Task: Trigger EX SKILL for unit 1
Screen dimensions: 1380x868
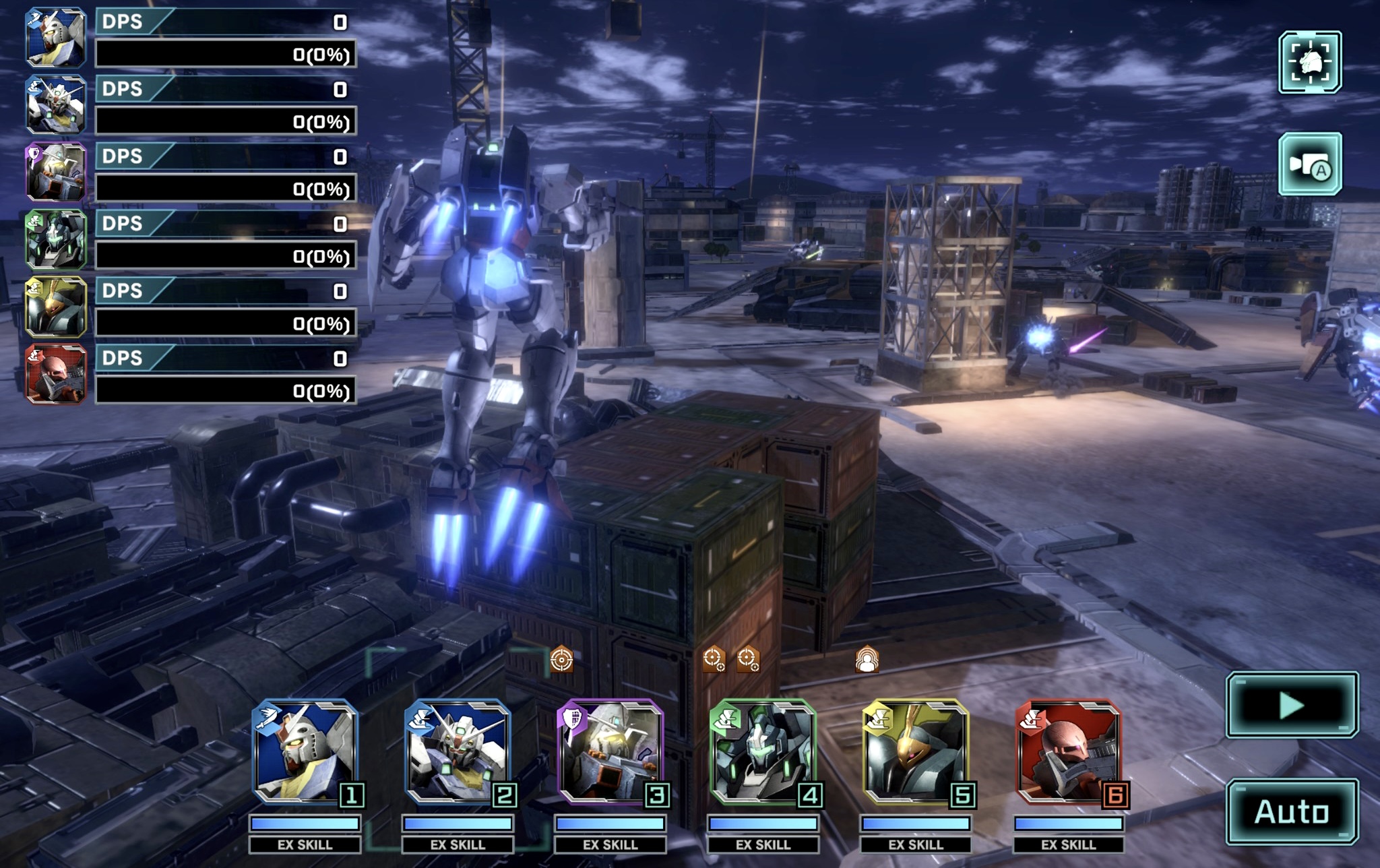Action: pos(305,844)
